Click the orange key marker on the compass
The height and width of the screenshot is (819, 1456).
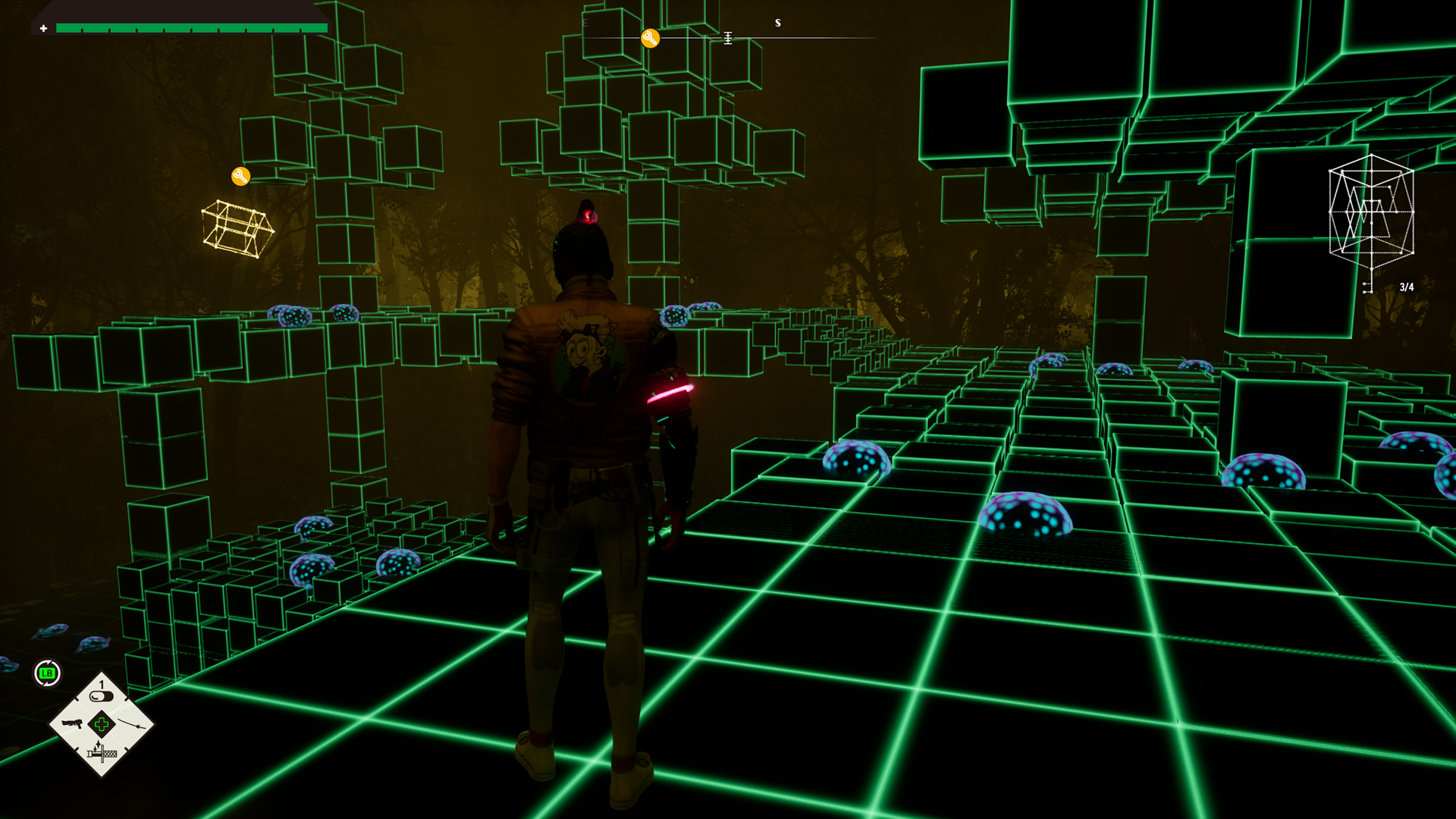pyautogui.click(x=650, y=39)
